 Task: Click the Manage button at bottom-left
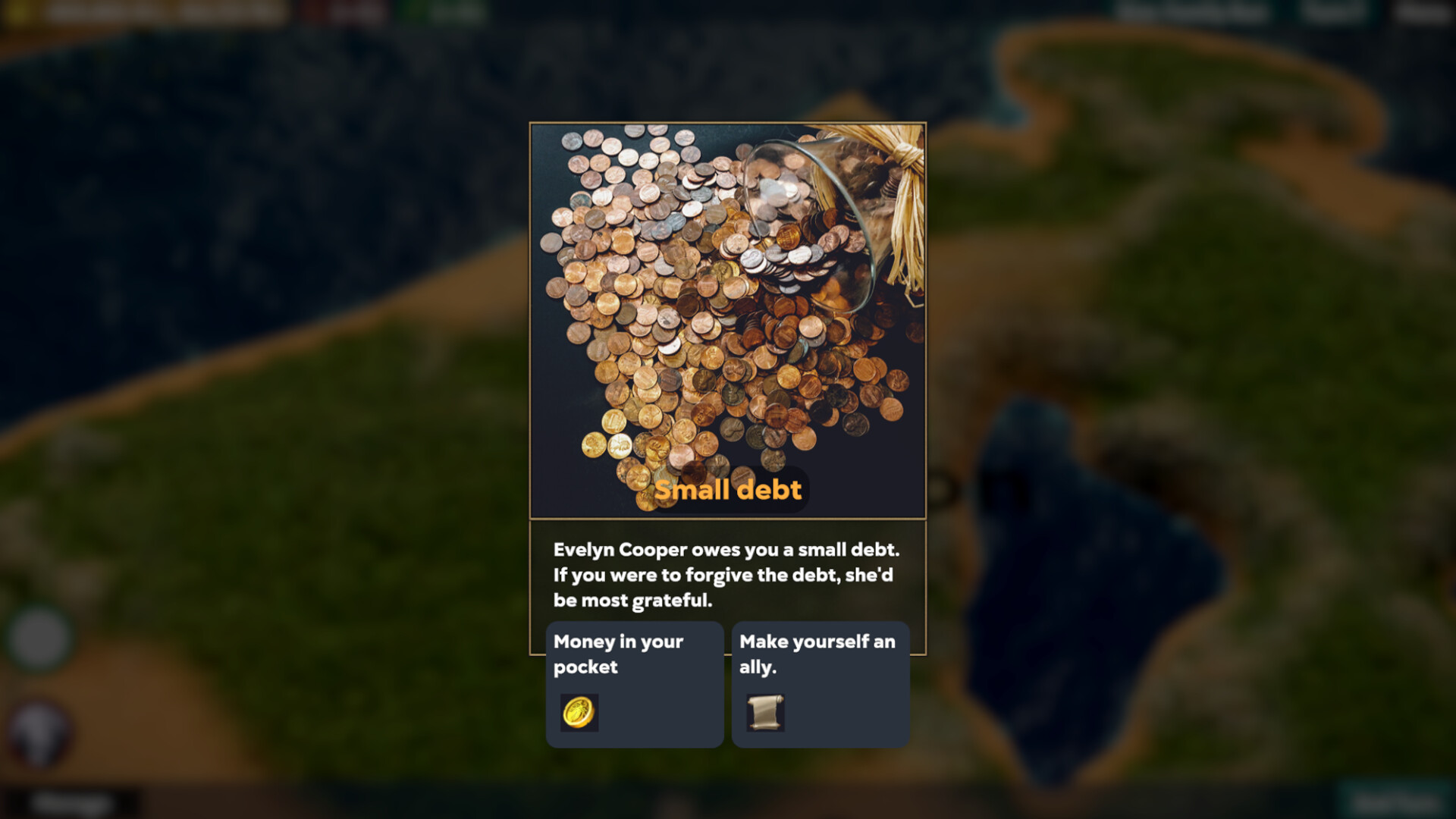click(72, 802)
